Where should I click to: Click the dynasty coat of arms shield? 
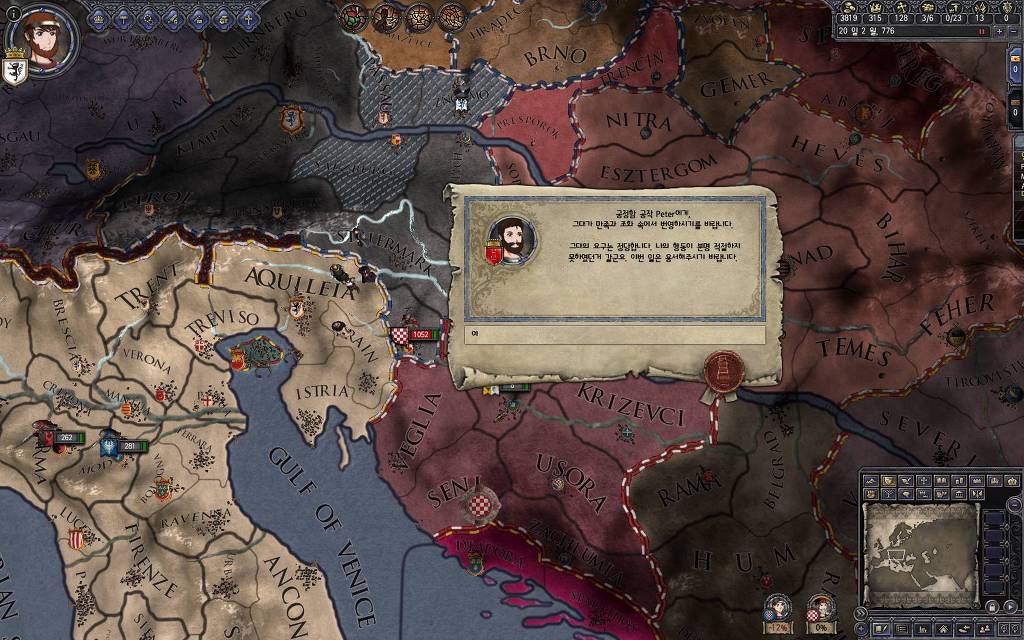tap(17, 71)
